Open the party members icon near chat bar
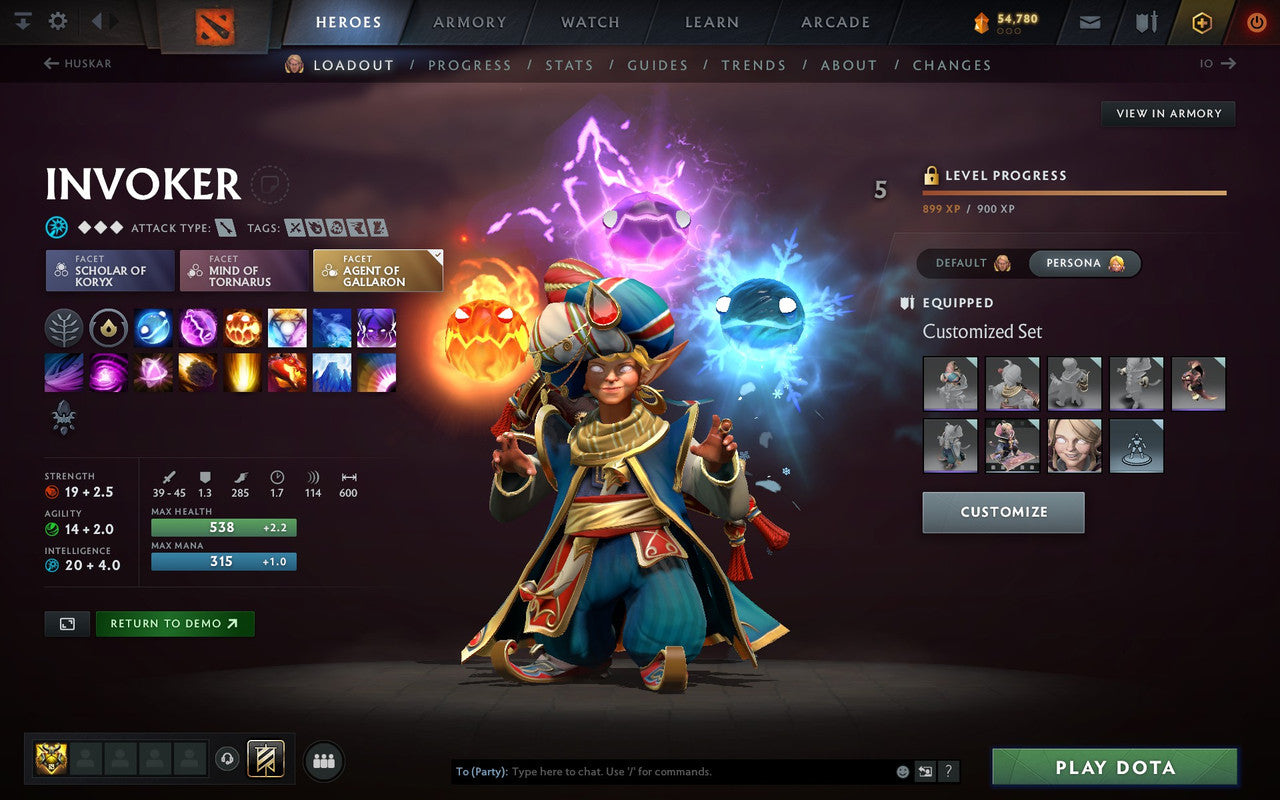Screen dimensions: 1280x800 323,760
